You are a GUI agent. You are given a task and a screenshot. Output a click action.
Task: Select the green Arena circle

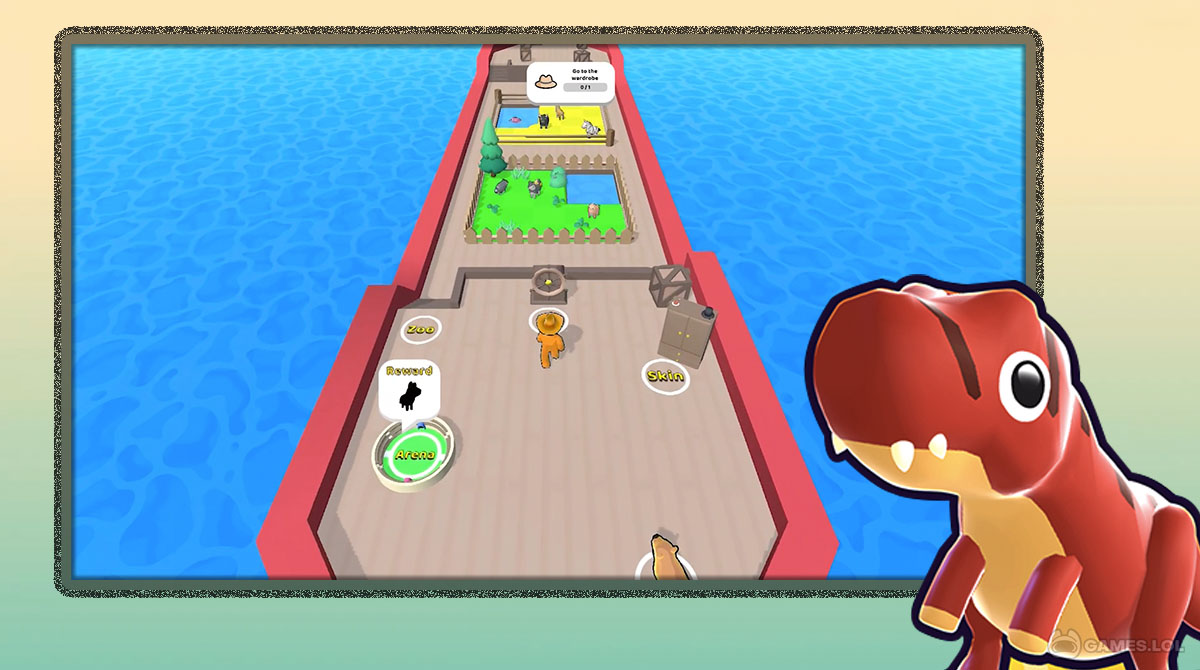coord(415,454)
